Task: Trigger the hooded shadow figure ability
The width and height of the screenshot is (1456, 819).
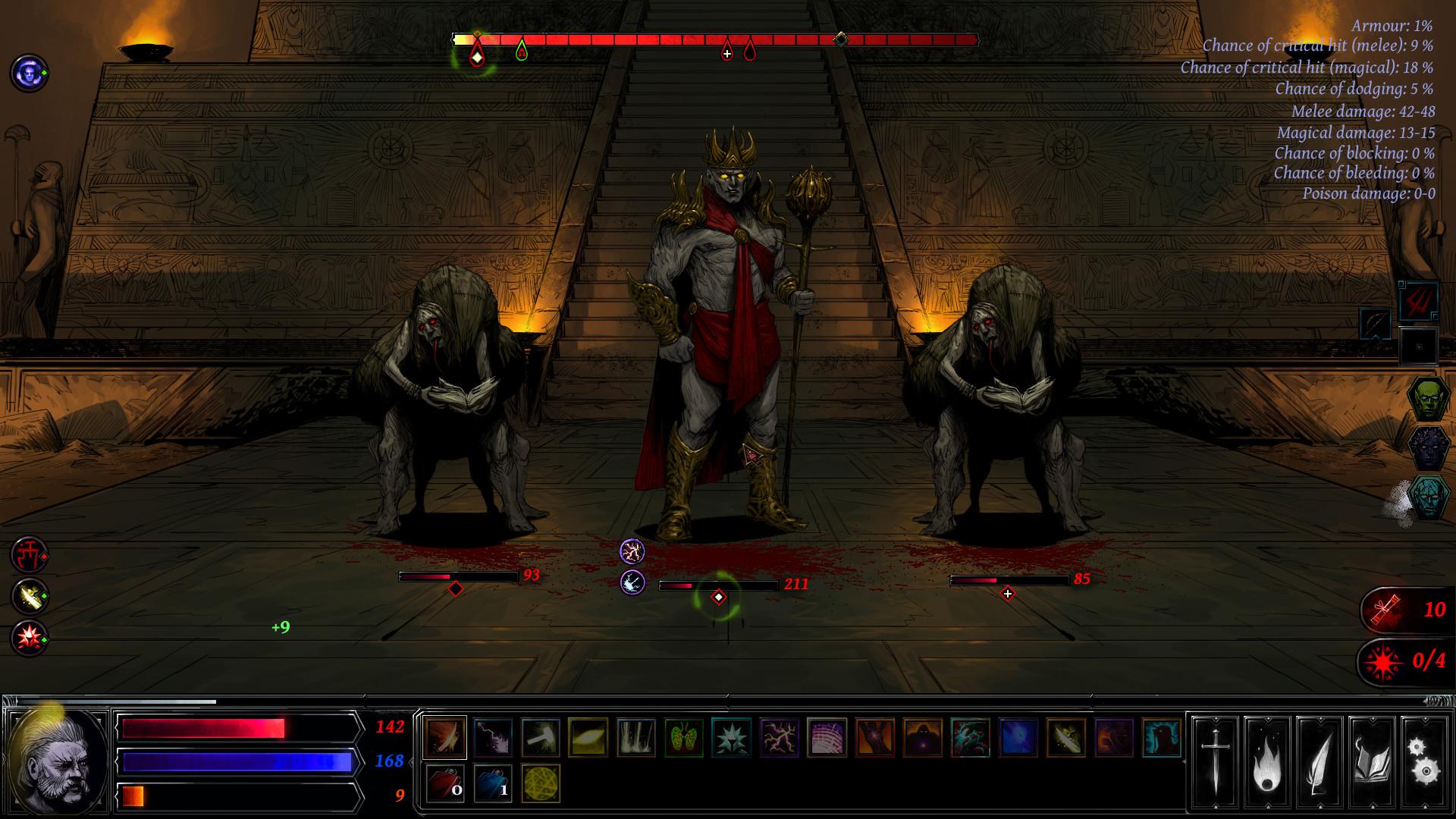Action: [x=922, y=737]
